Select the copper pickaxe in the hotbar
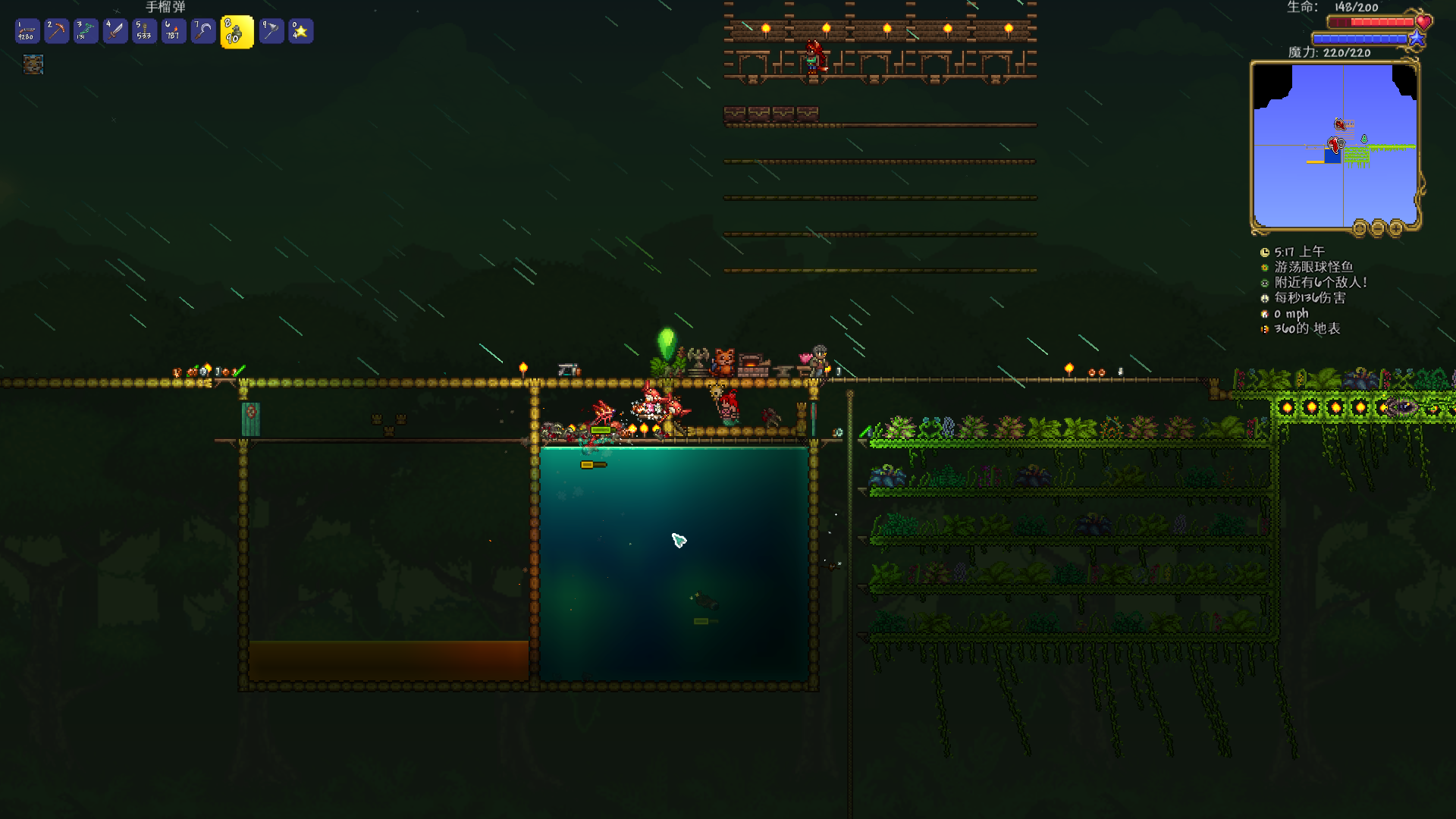The height and width of the screenshot is (819, 1456). [57, 31]
